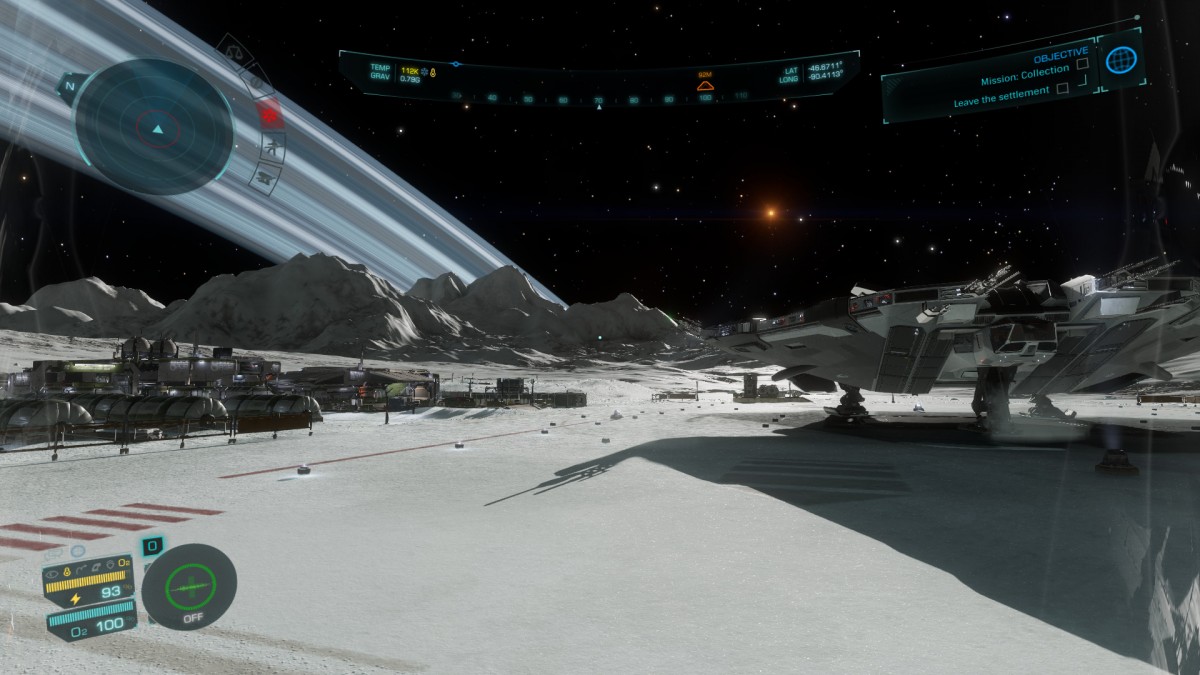Select the red highlighted radar mode icon
1200x675 pixels.
pos(268,113)
